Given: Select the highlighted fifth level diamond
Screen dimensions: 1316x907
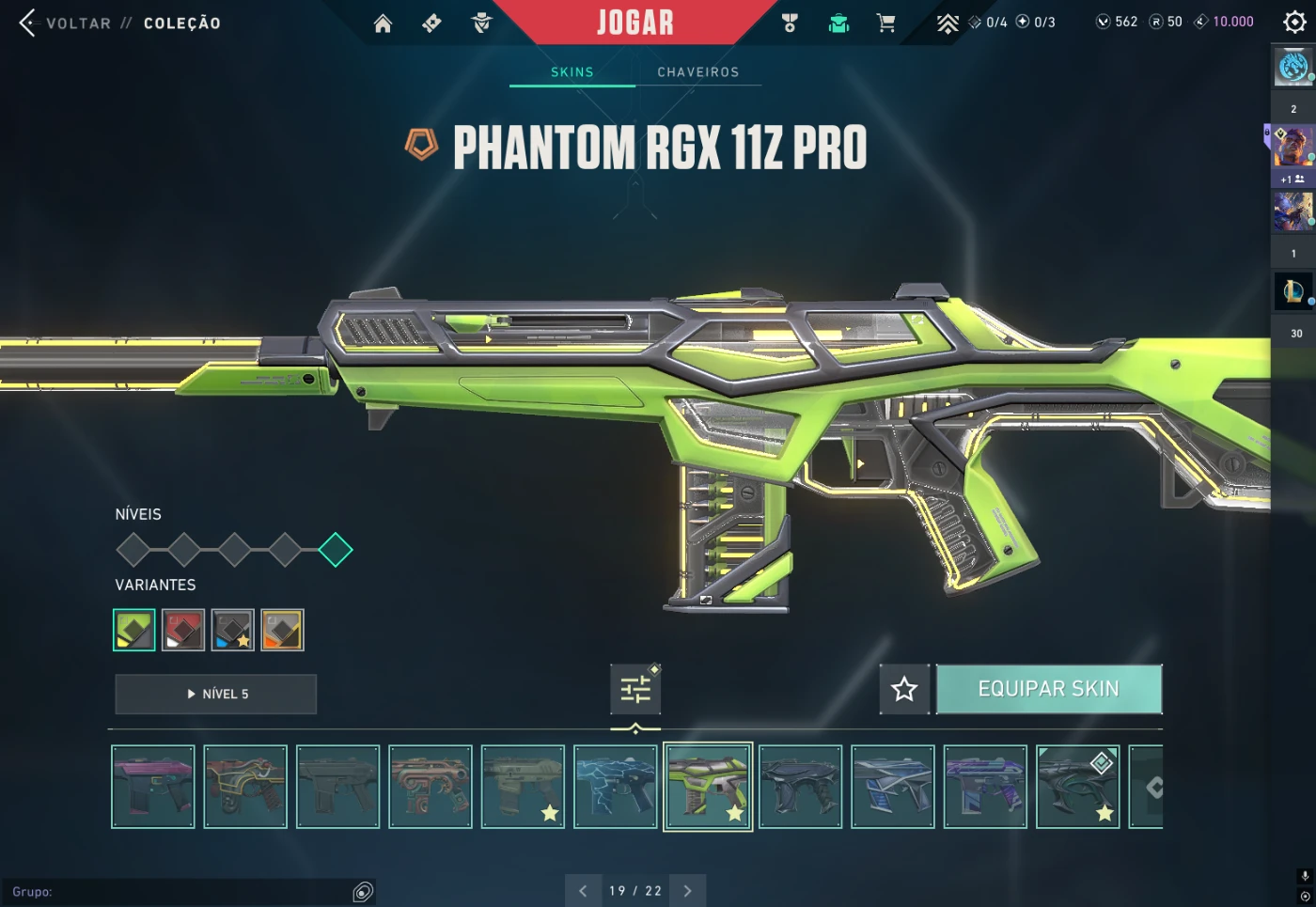Looking at the screenshot, I should click(x=336, y=550).
